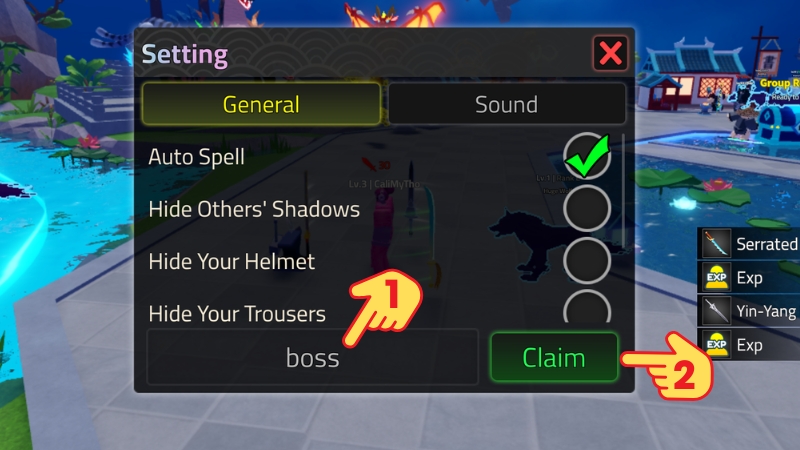This screenshot has width=800, height=450.
Task: Select the Yin-Yang weapon entry
Action: pyautogui.click(x=749, y=312)
